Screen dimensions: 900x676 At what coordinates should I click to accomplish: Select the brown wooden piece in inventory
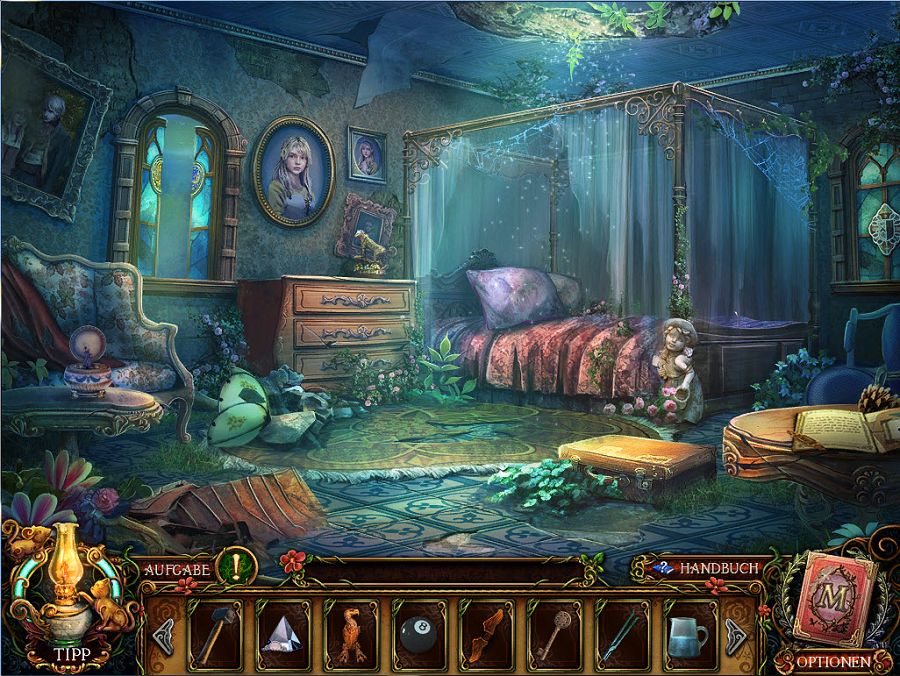click(x=487, y=634)
